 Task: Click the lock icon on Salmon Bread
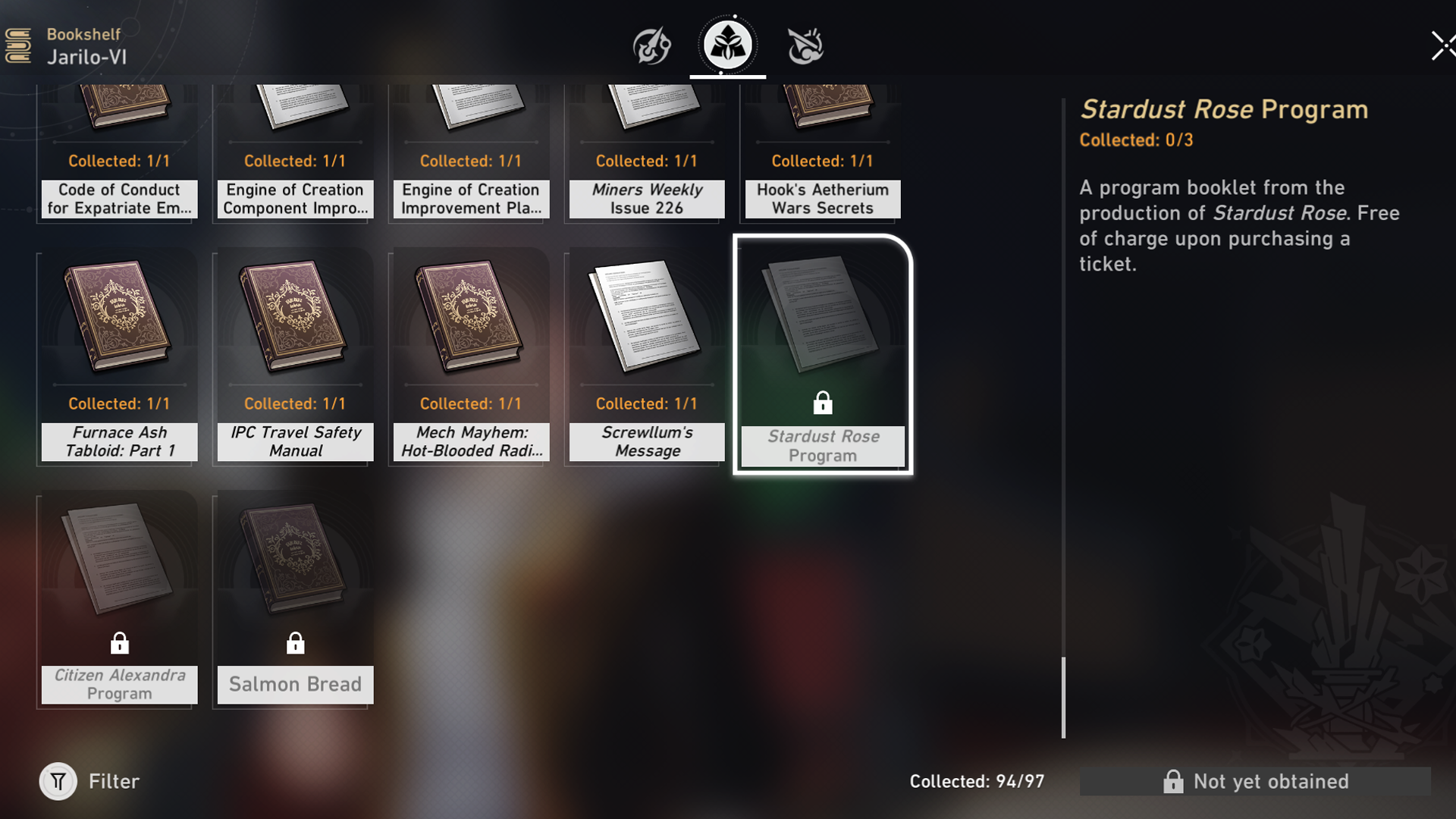[x=294, y=643]
